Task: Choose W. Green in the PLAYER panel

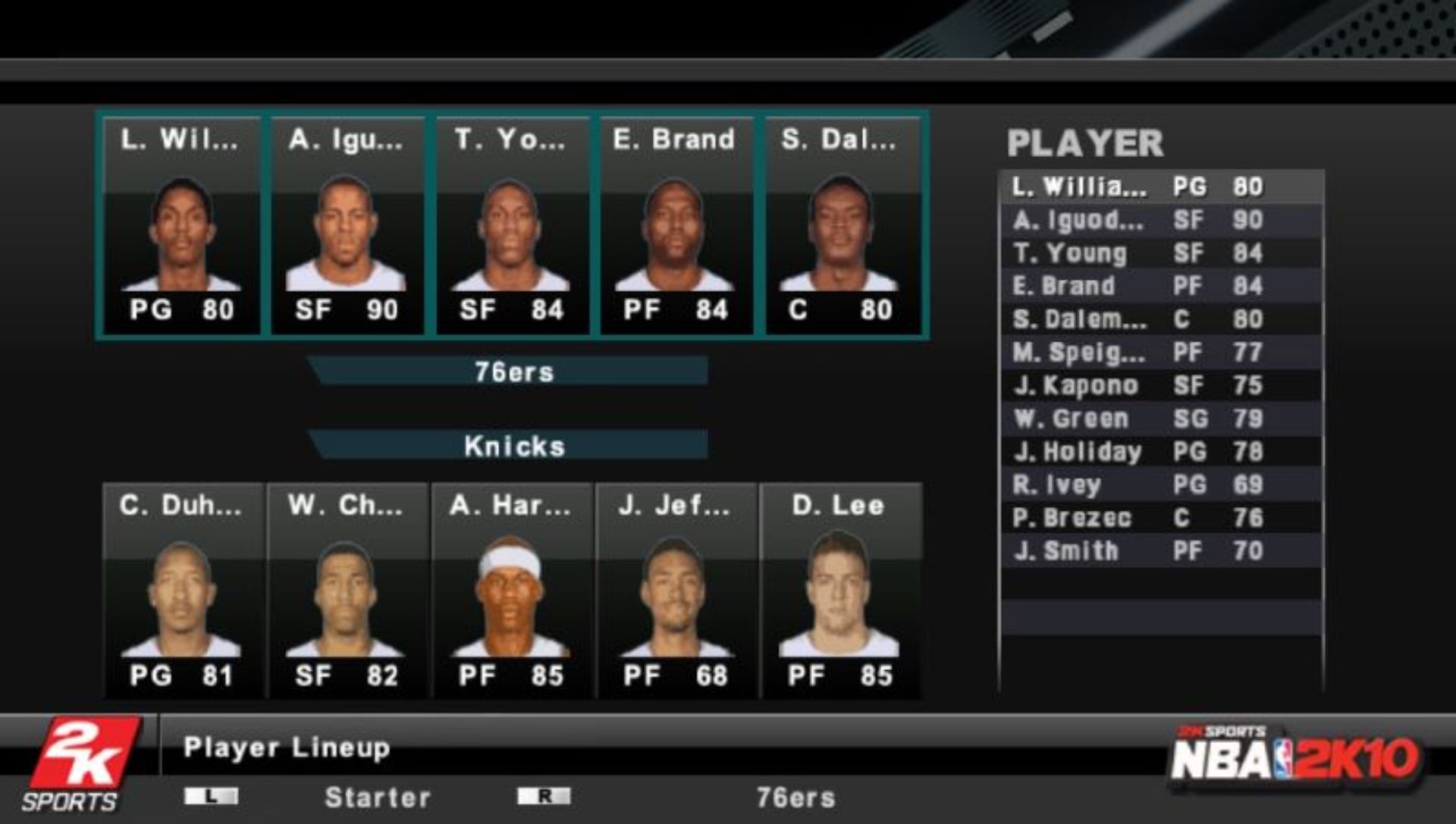Action: pos(1137,418)
